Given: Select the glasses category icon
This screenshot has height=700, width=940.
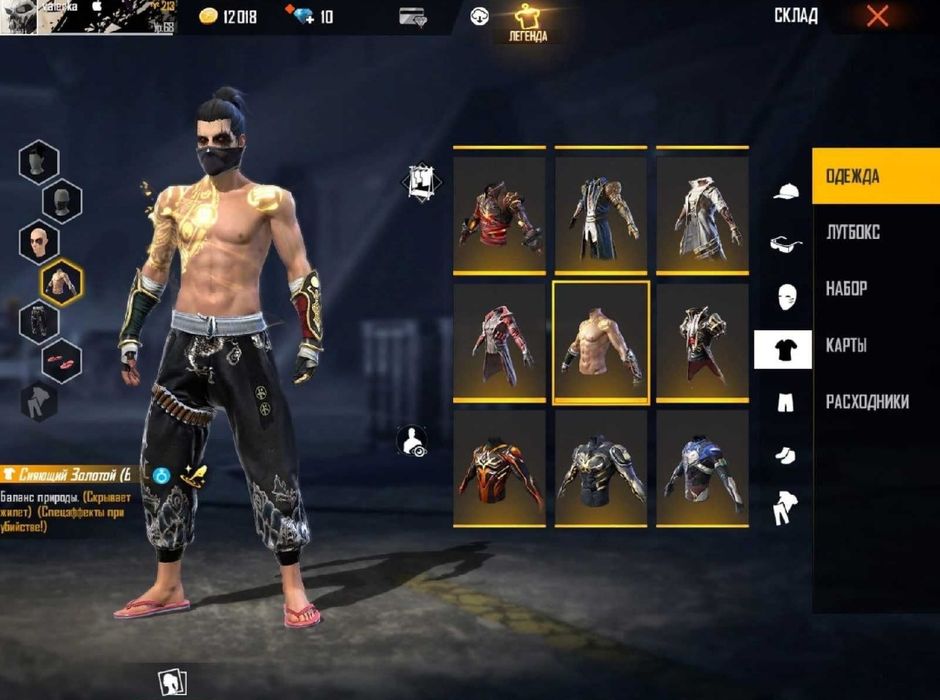Looking at the screenshot, I should pyautogui.click(x=785, y=243).
